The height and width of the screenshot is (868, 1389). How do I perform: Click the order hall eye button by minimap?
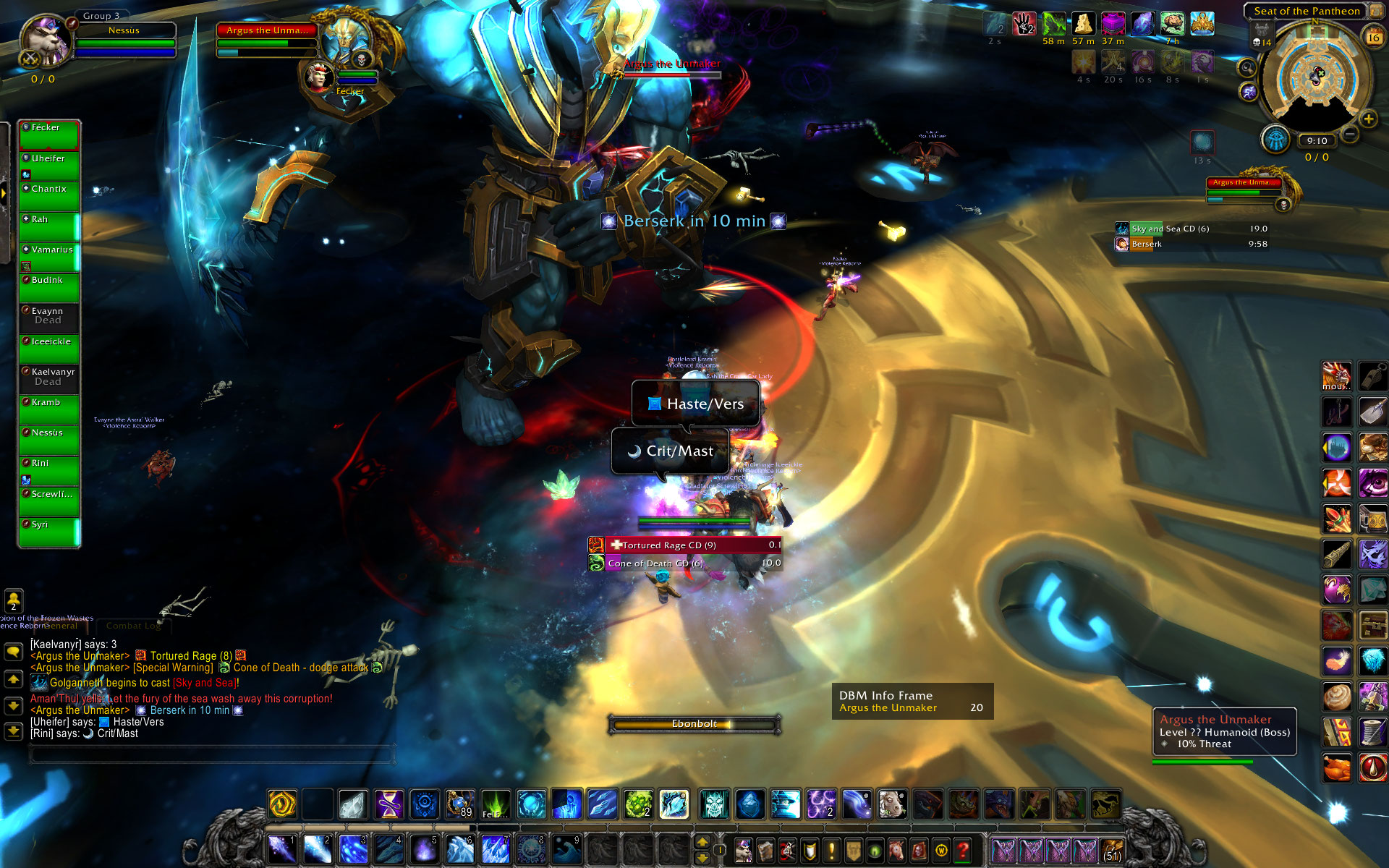tap(1275, 140)
